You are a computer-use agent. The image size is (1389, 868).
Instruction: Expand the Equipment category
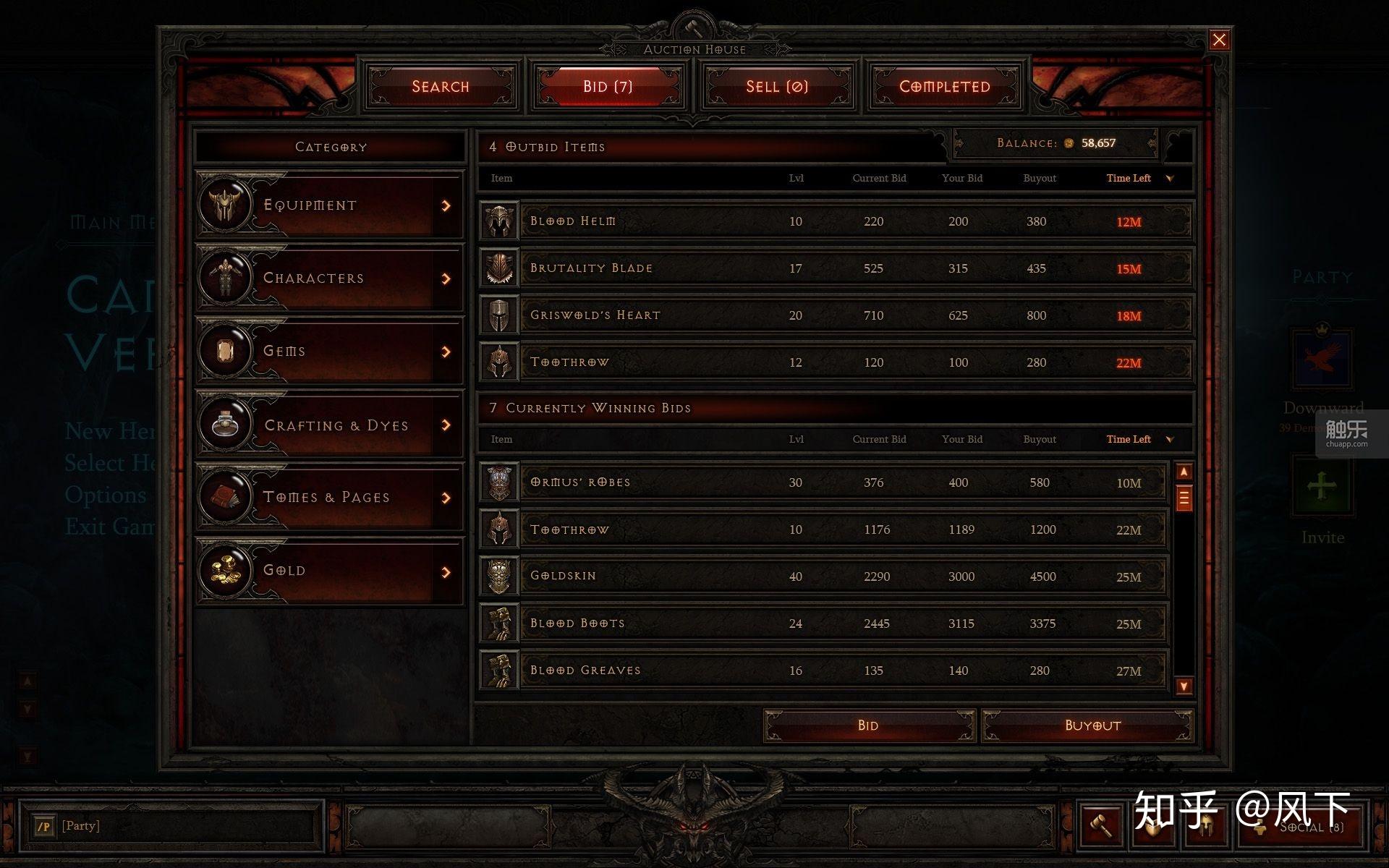(x=329, y=206)
